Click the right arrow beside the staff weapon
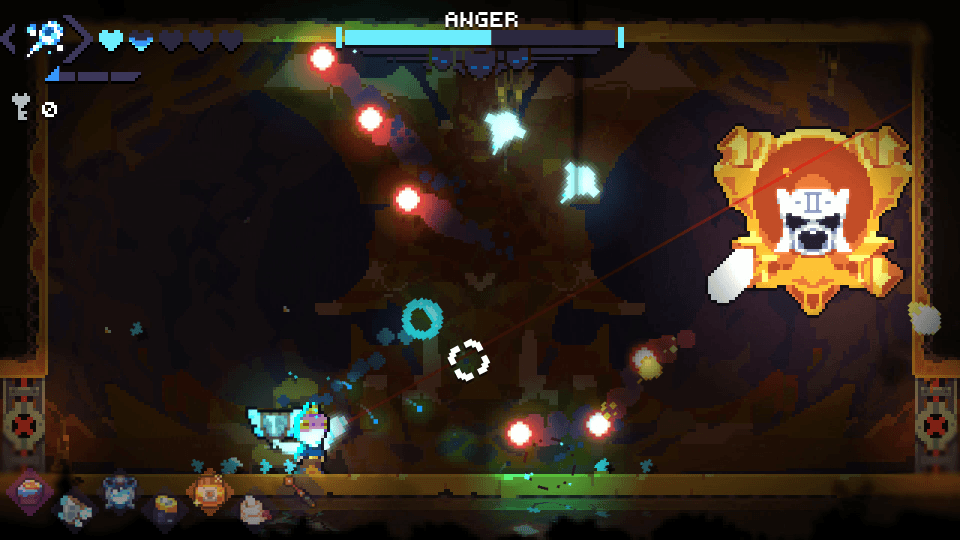The width and height of the screenshot is (960, 540). pos(81,38)
